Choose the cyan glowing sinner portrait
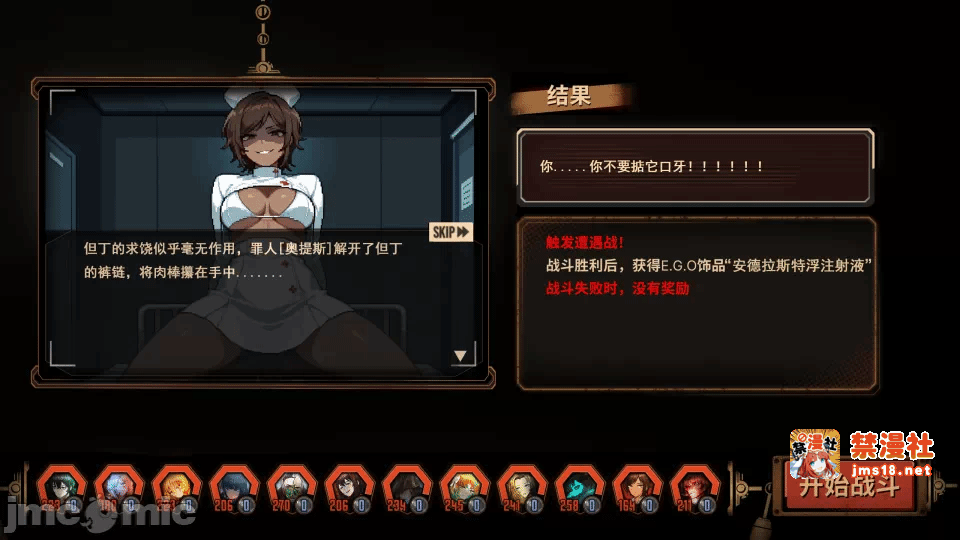 [579, 489]
